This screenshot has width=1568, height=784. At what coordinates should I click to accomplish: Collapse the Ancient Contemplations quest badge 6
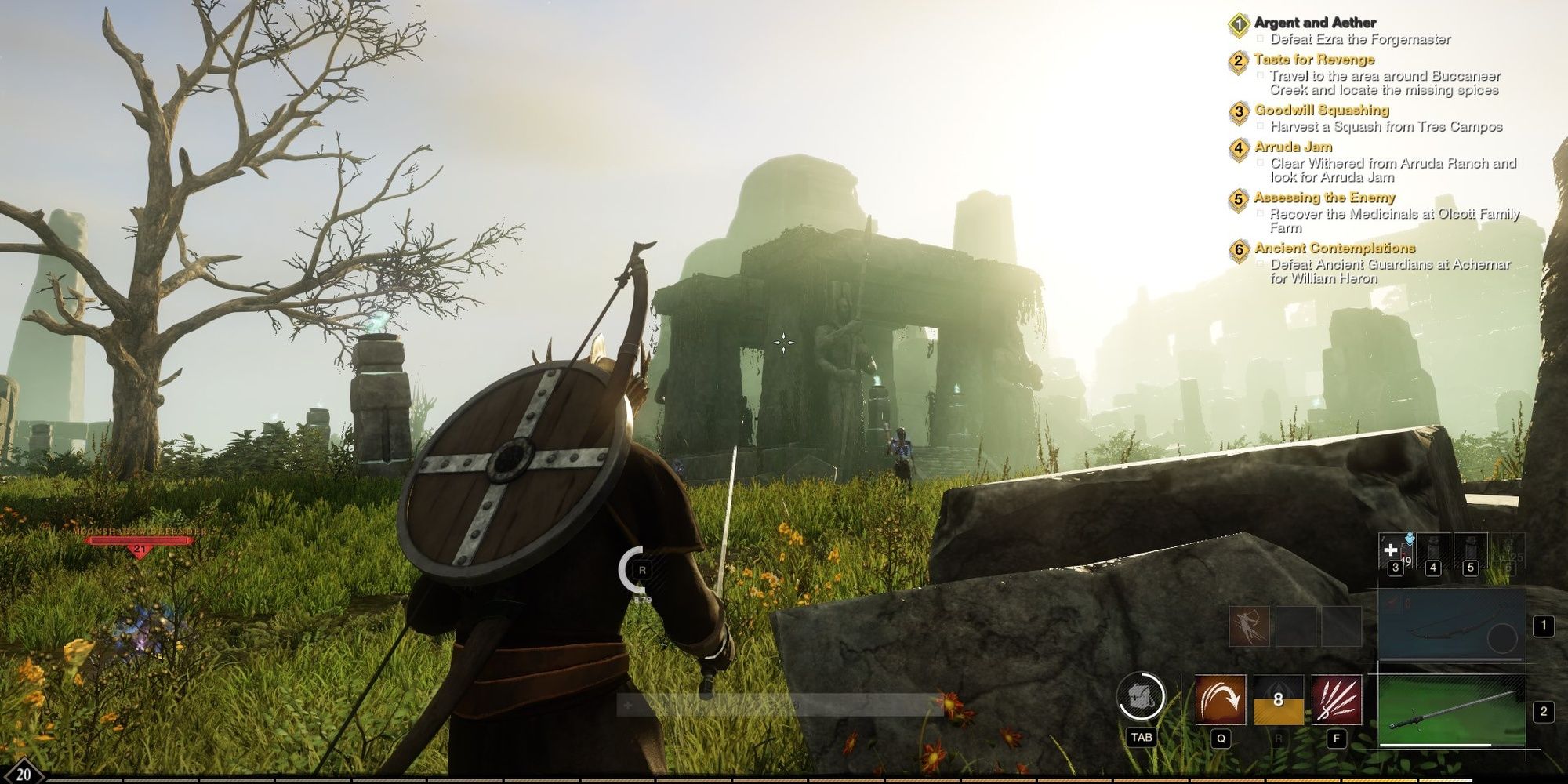[1240, 249]
